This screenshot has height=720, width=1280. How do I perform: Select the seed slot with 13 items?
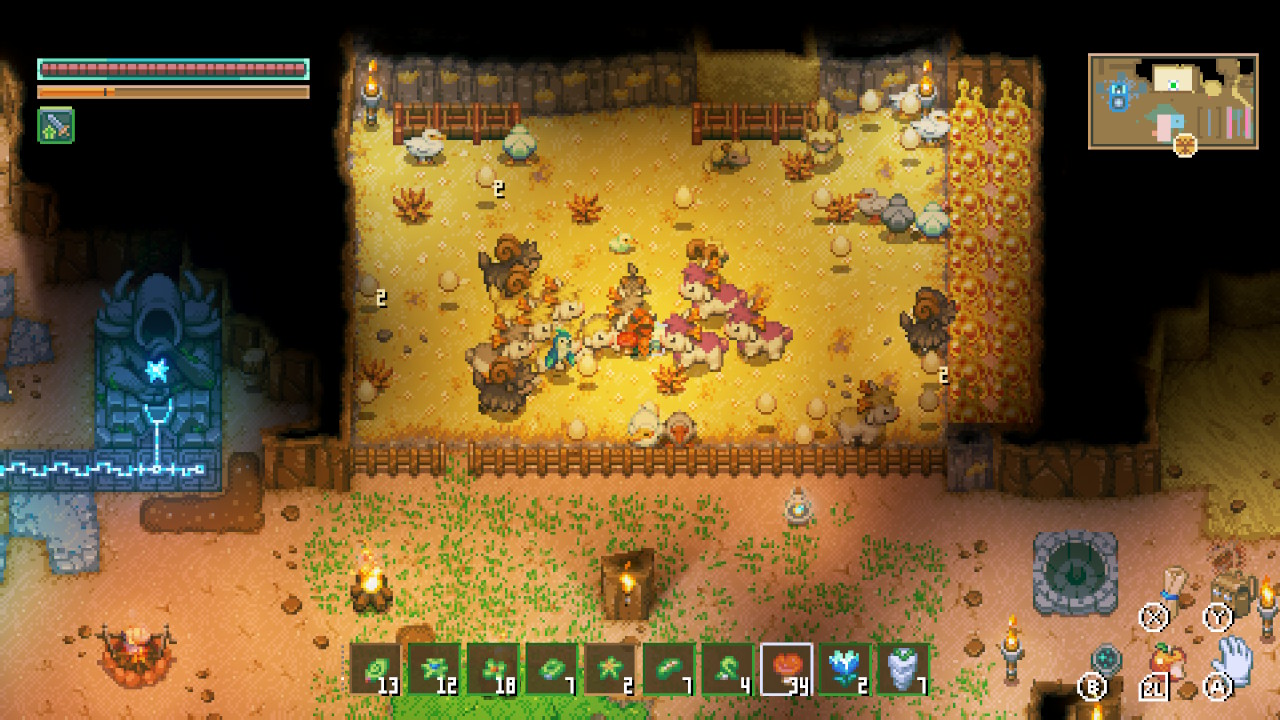[x=376, y=669]
